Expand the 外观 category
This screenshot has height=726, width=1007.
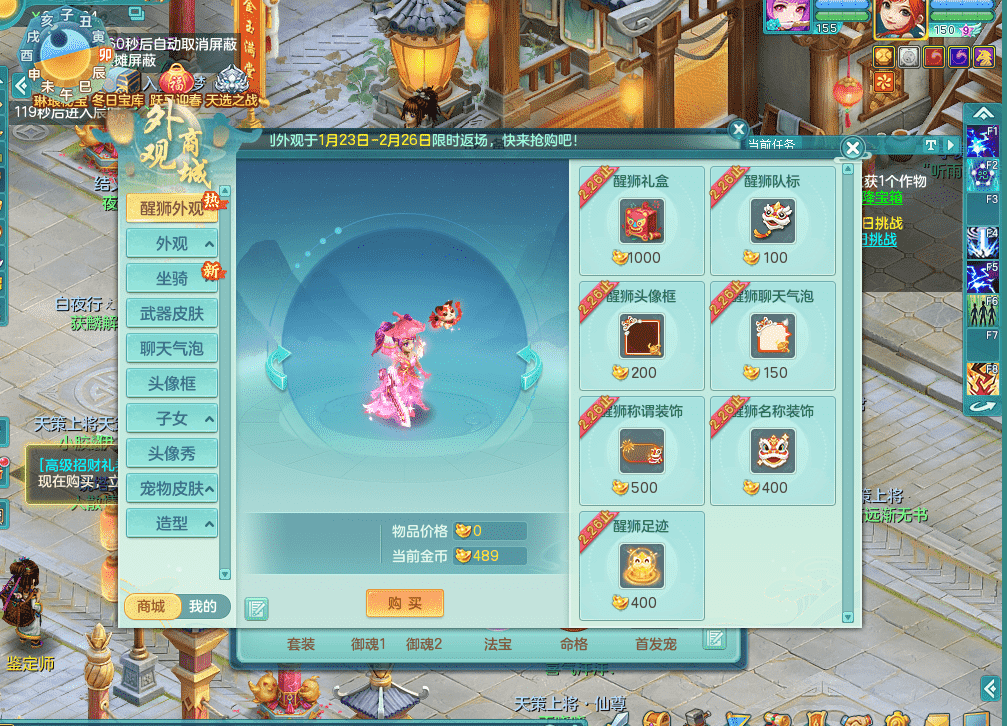tap(172, 244)
